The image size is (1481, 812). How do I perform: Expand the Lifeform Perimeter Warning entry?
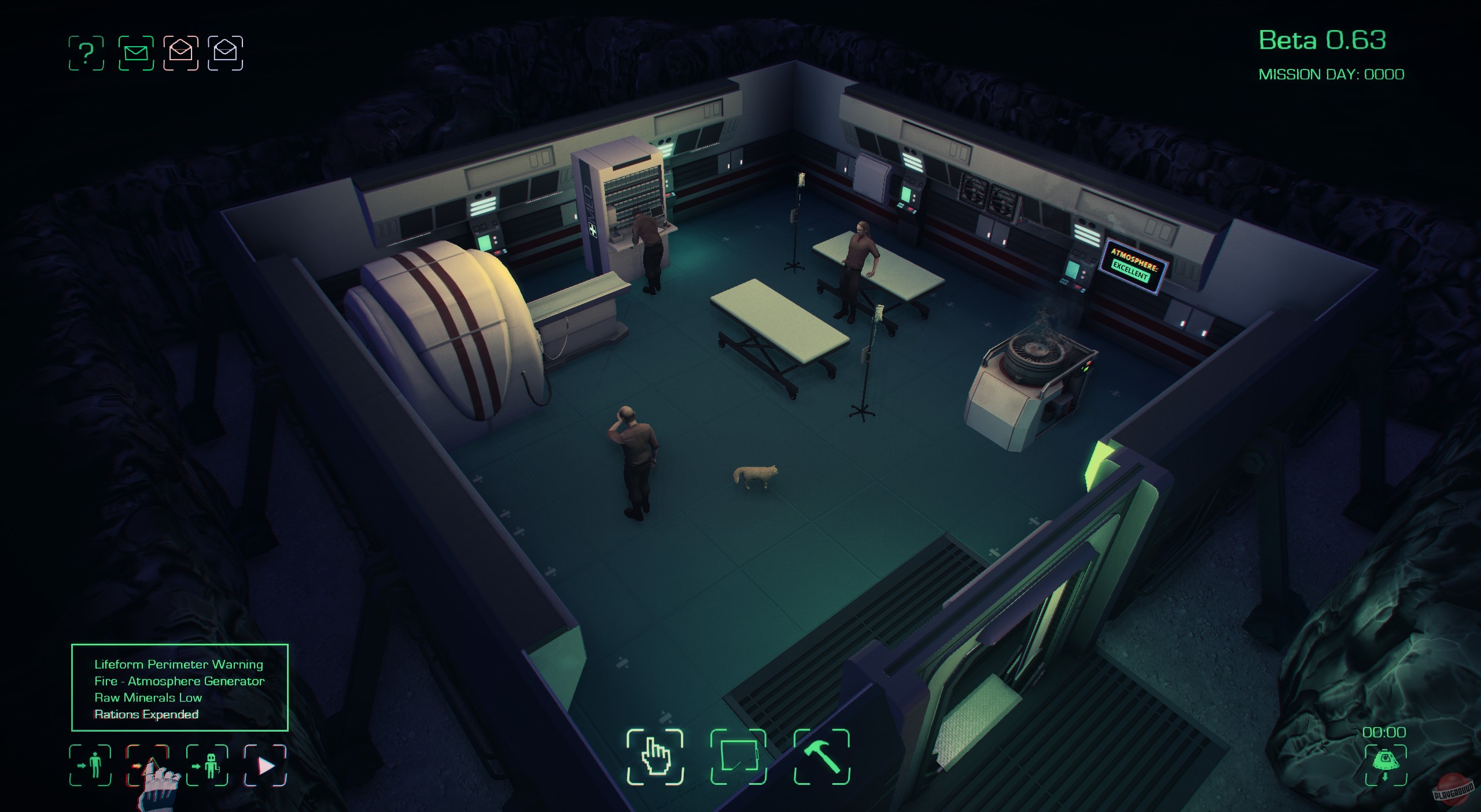pyautogui.click(x=178, y=664)
